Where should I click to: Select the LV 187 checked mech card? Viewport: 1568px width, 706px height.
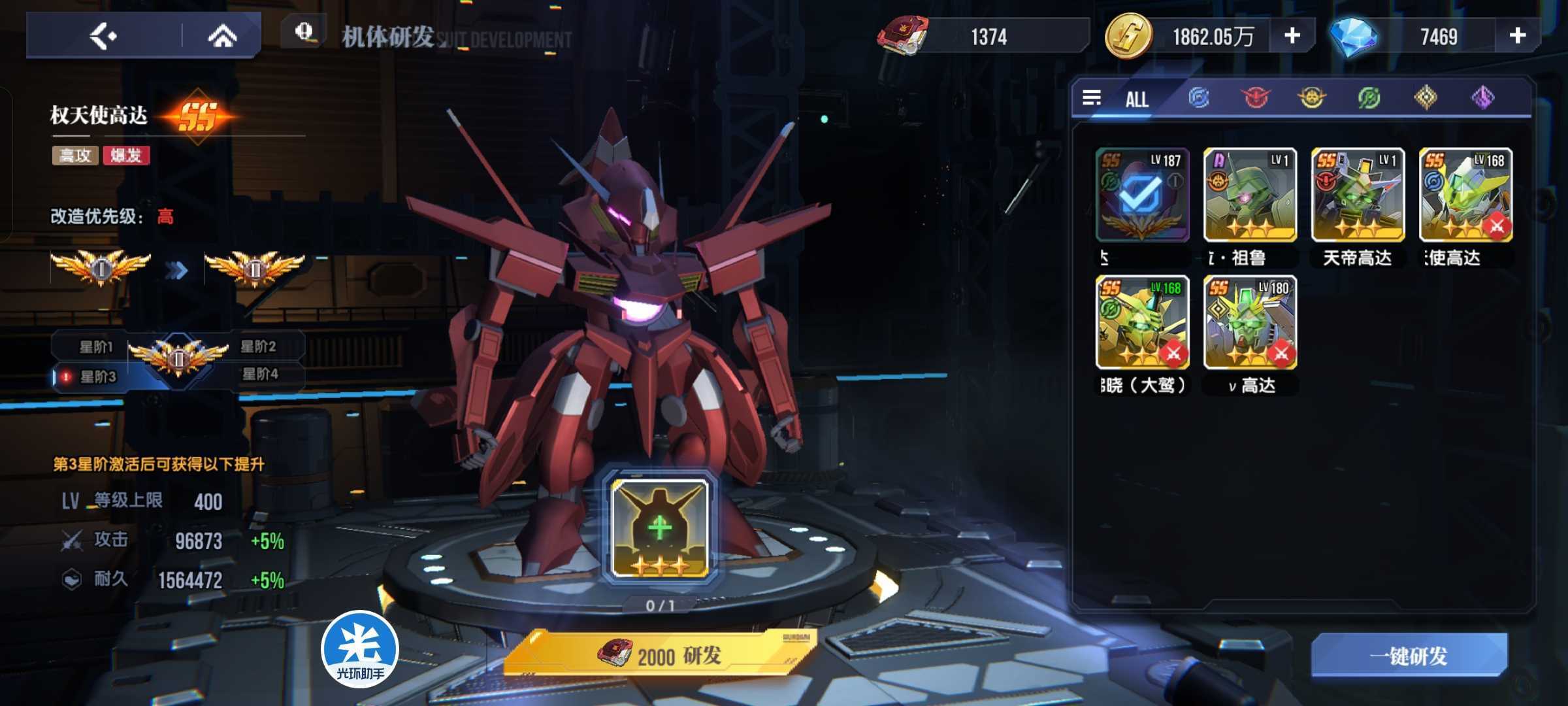(1142, 195)
